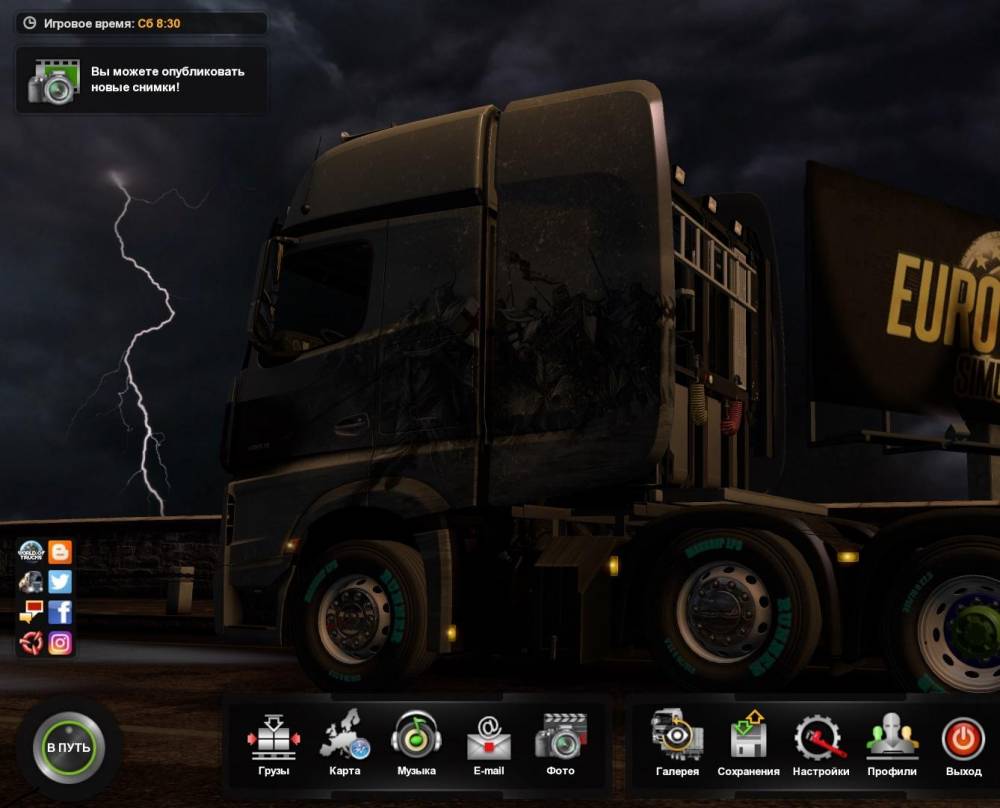Visit the Blogger blog icon
Viewport: 1000px width, 808px height.
60,552
